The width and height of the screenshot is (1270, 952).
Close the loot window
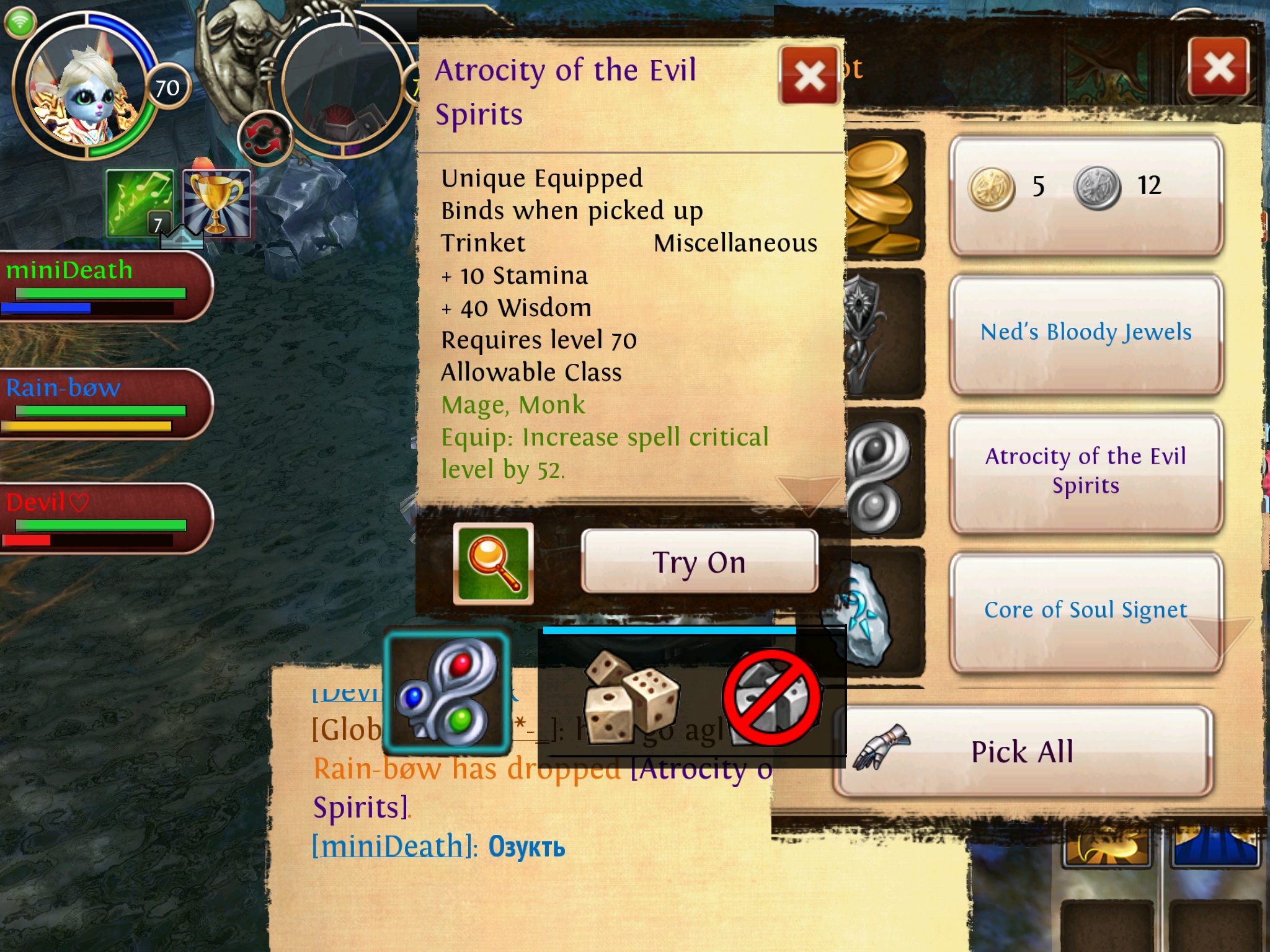[1219, 67]
